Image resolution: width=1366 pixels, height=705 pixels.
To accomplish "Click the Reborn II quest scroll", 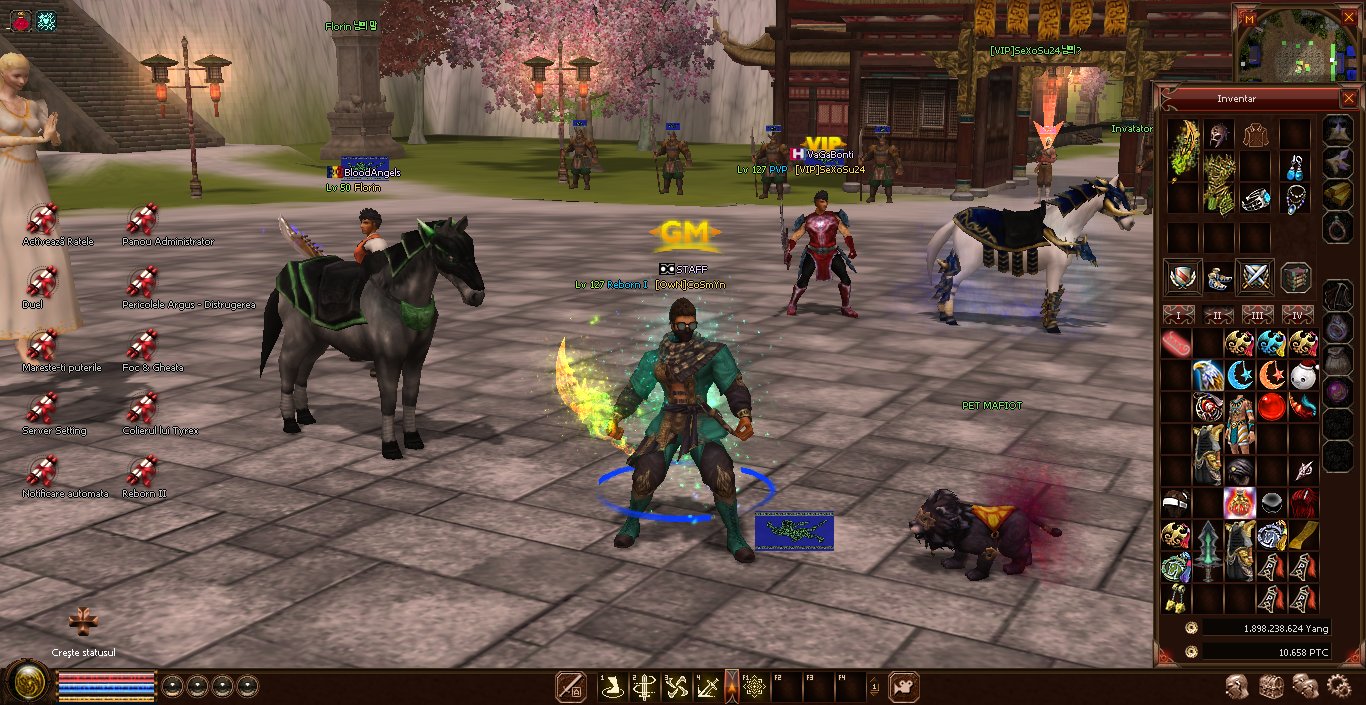I will point(142,471).
